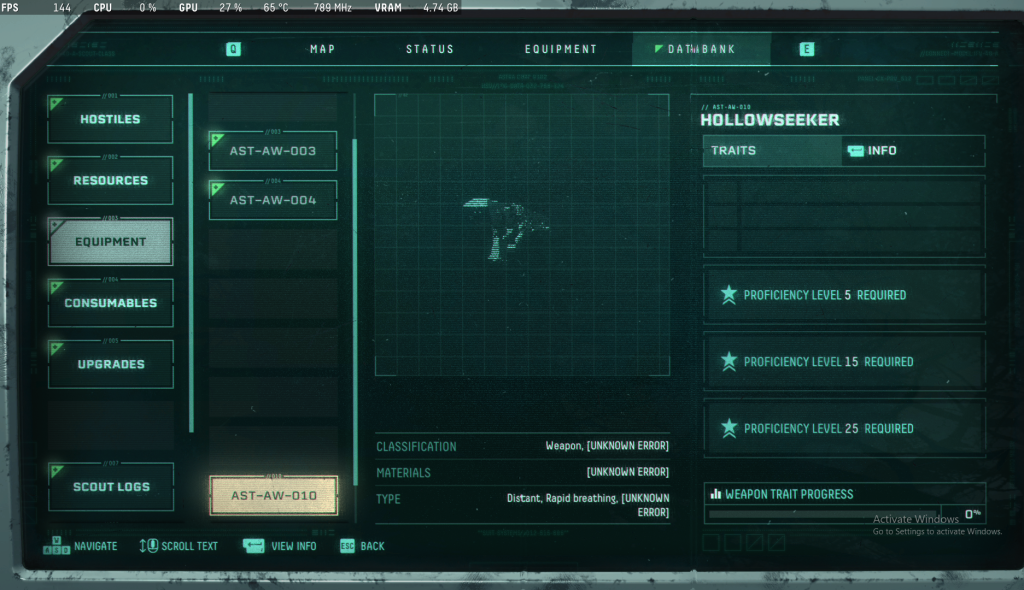Select the AST-AW-003 entry
This screenshot has width=1024, height=590.
(x=273, y=151)
